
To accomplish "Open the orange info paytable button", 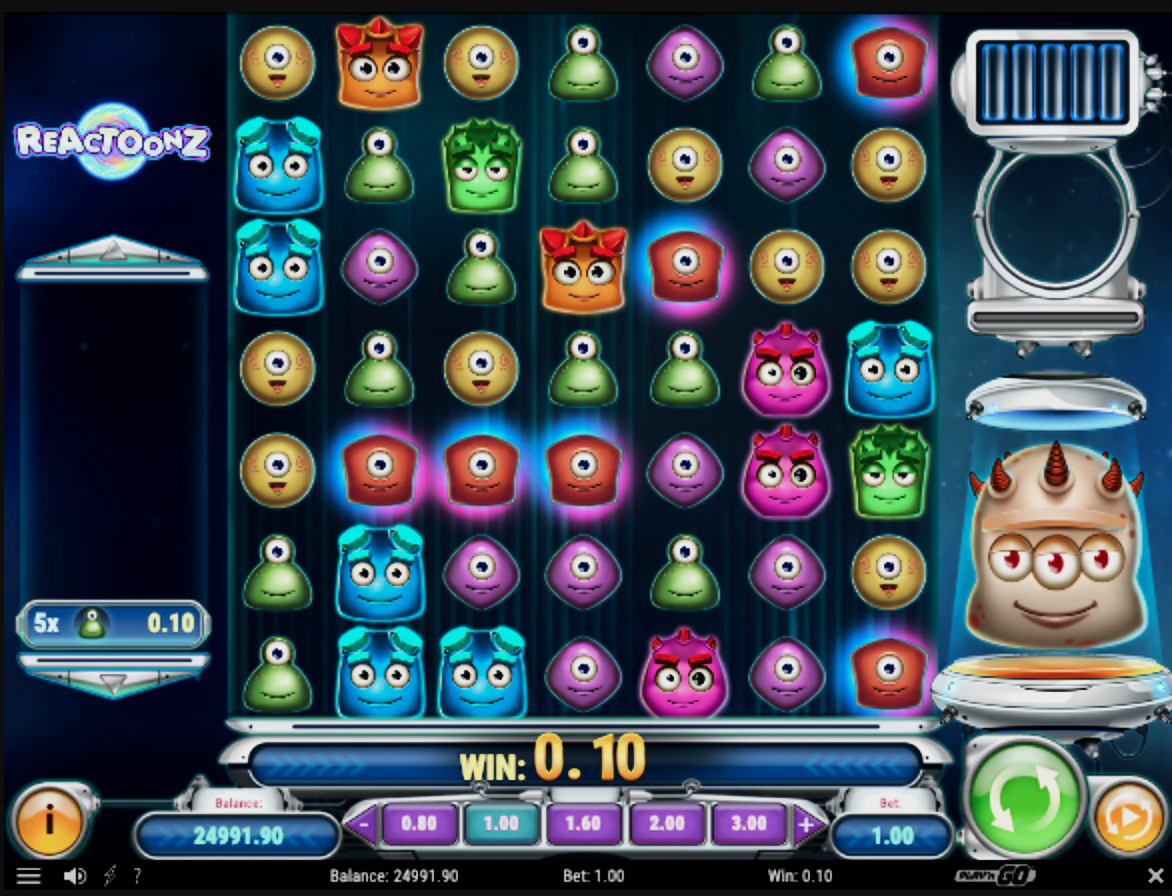I will [x=47, y=822].
